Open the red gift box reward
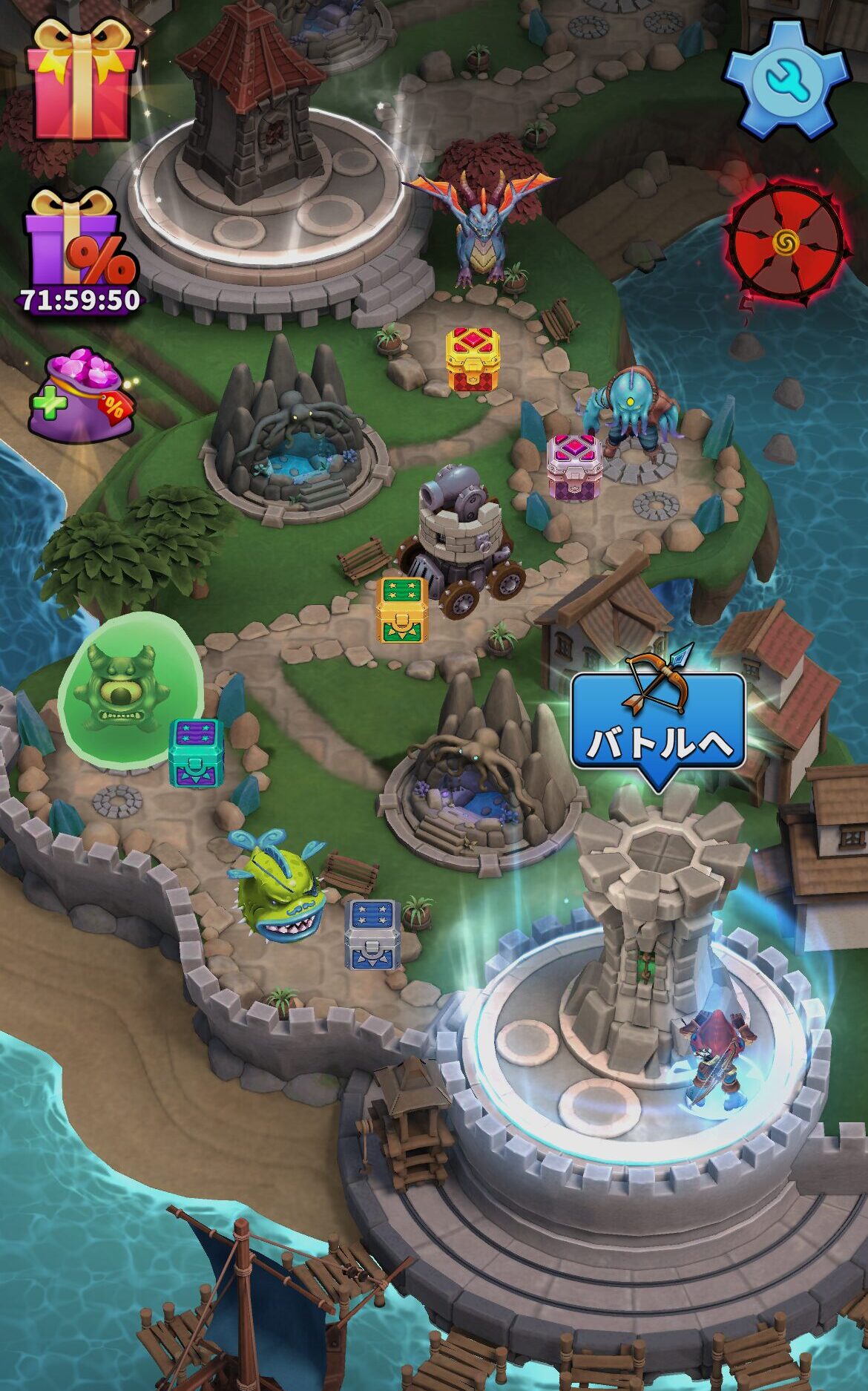Image resolution: width=868 pixels, height=1391 pixels. click(x=80, y=80)
